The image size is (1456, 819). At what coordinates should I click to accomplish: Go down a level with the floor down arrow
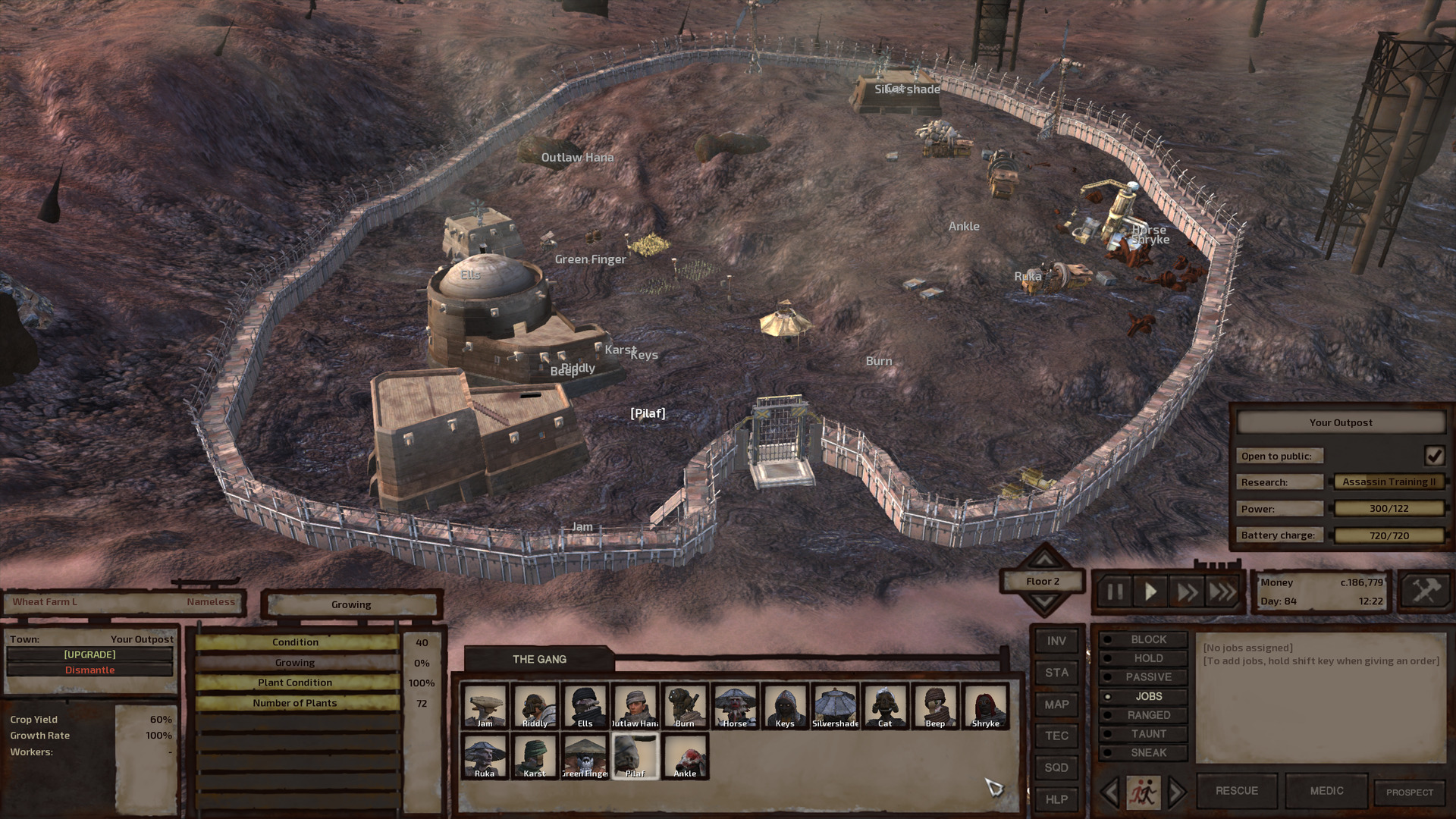1043,601
